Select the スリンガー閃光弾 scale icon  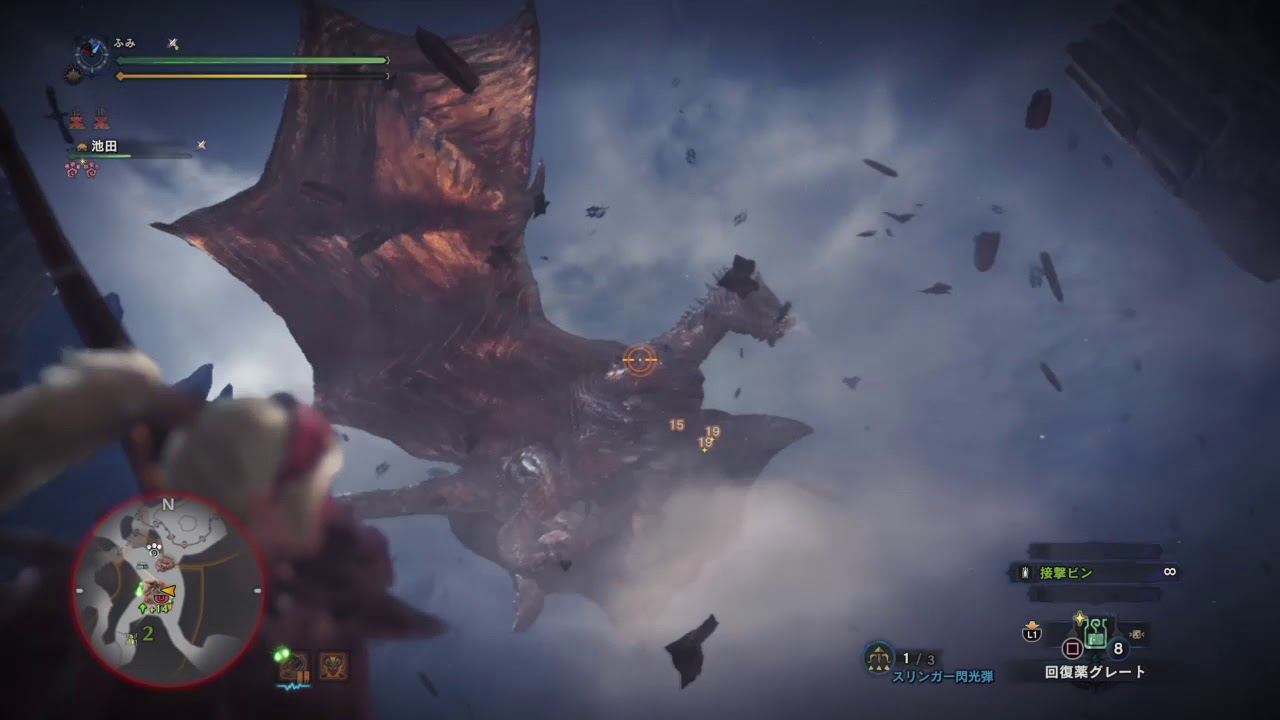(x=877, y=659)
